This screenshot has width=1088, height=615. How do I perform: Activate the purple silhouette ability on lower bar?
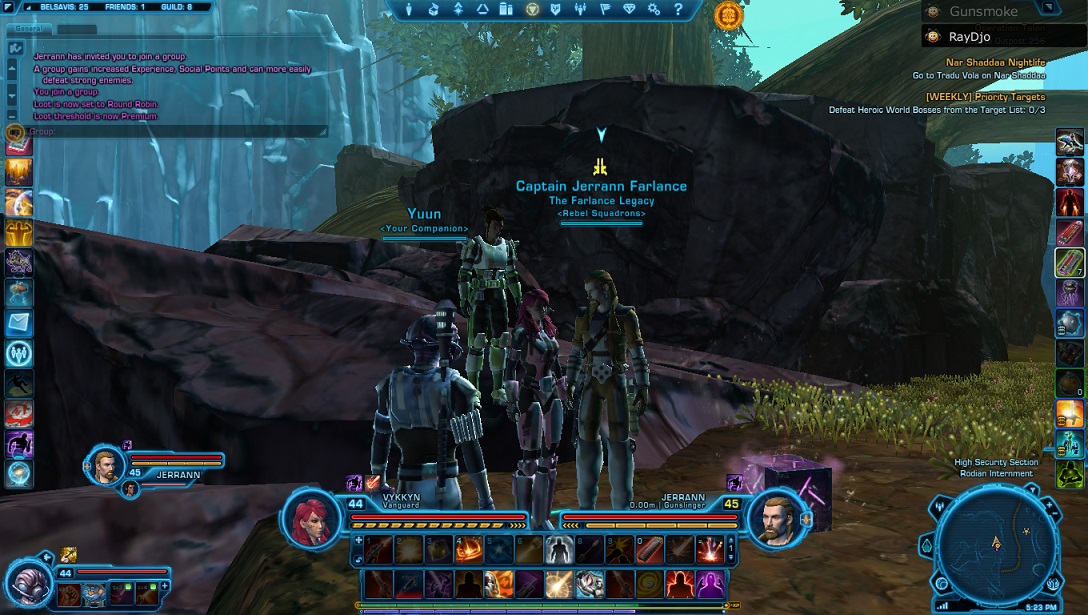click(711, 583)
